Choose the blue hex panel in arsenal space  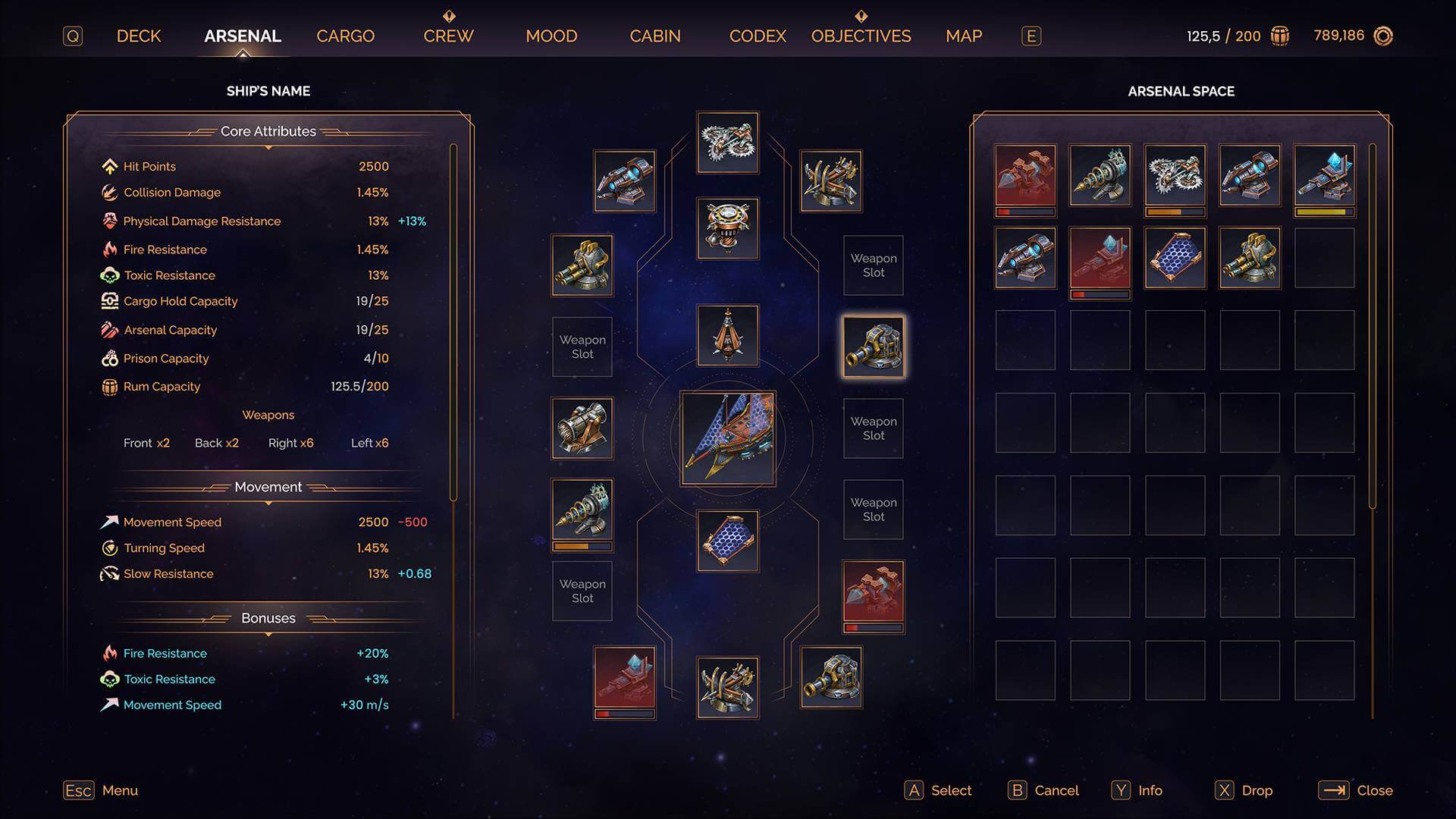[1175, 259]
